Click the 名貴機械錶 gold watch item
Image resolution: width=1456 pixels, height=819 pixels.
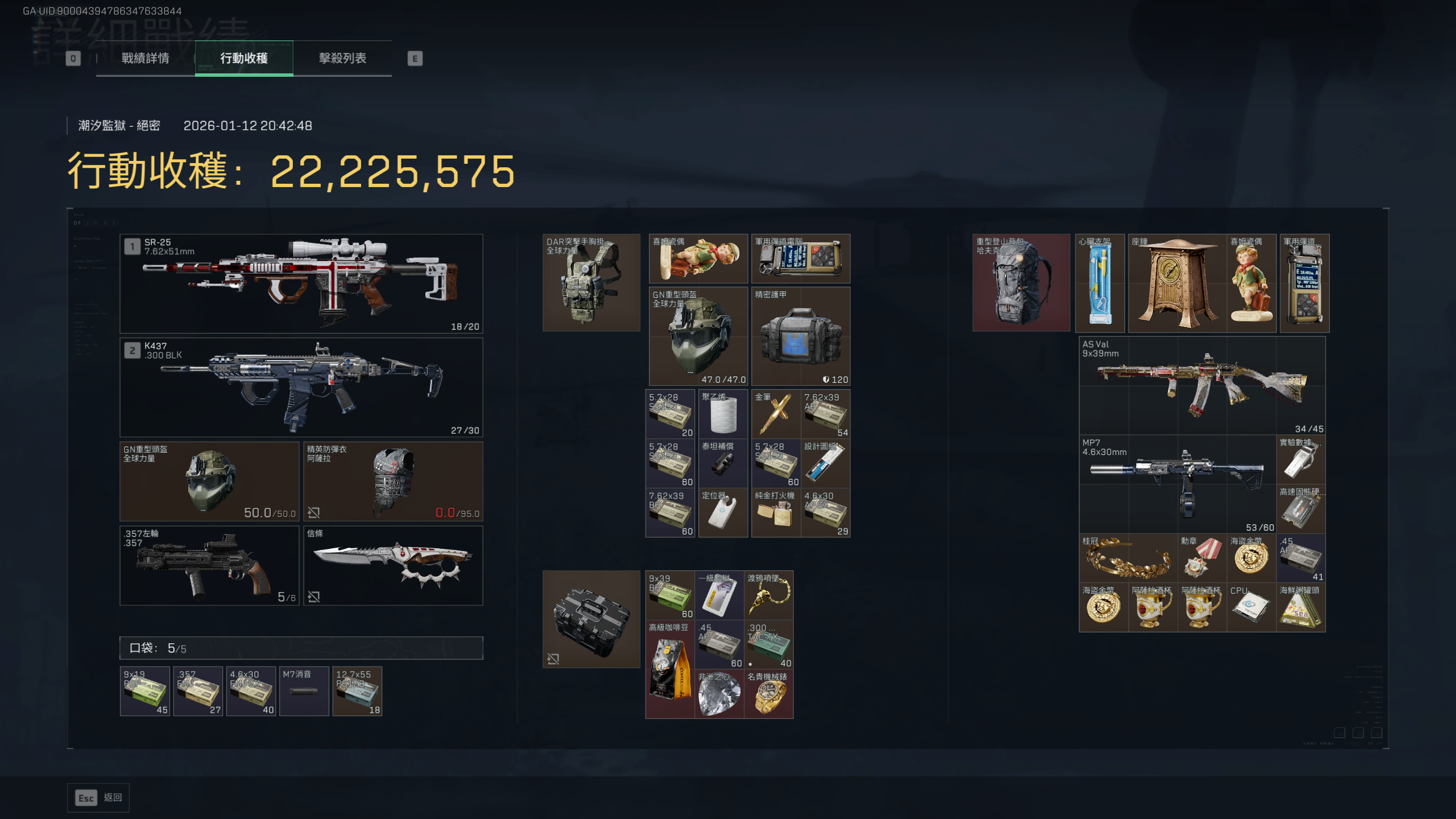coord(768,694)
